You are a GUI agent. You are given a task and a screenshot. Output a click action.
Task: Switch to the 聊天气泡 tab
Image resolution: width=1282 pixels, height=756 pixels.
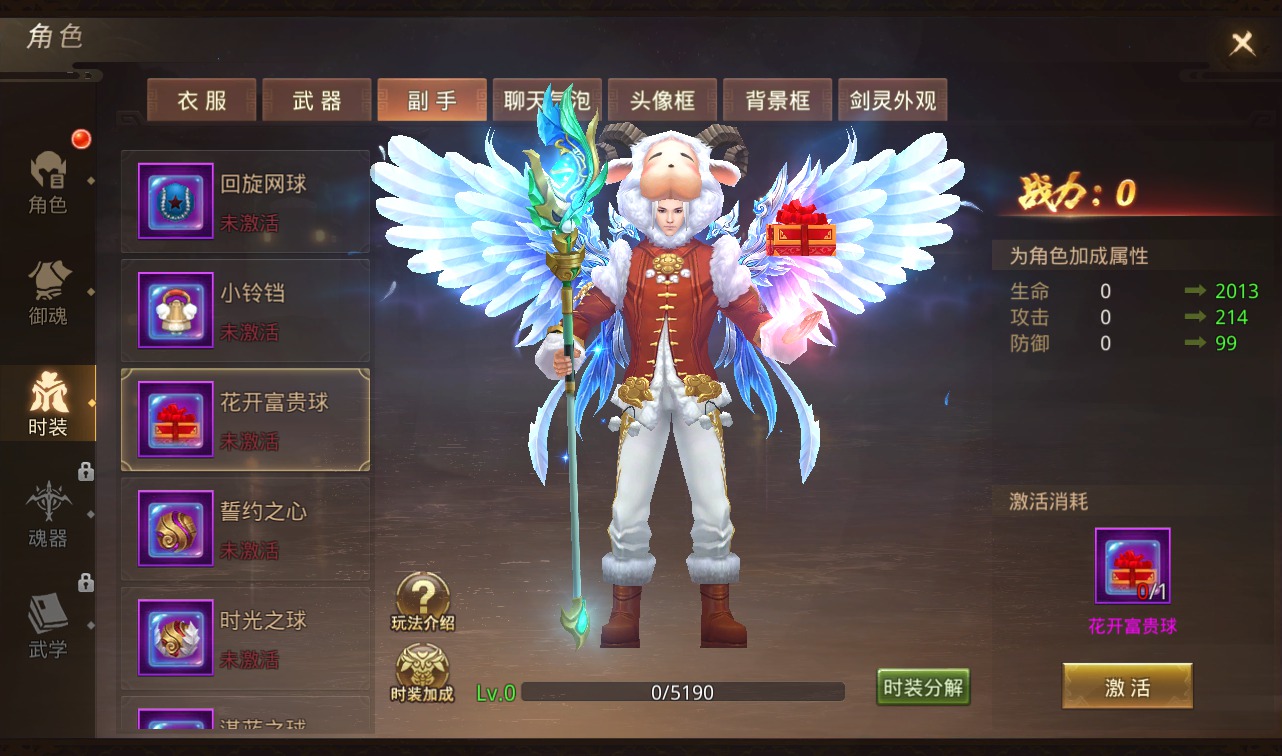[x=547, y=100]
